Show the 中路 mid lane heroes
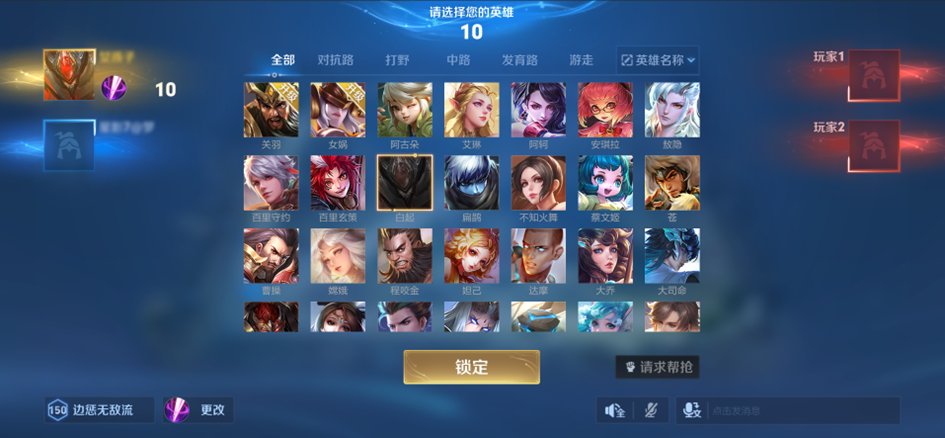This screenshot has width=945, height=438. [459, 60]
